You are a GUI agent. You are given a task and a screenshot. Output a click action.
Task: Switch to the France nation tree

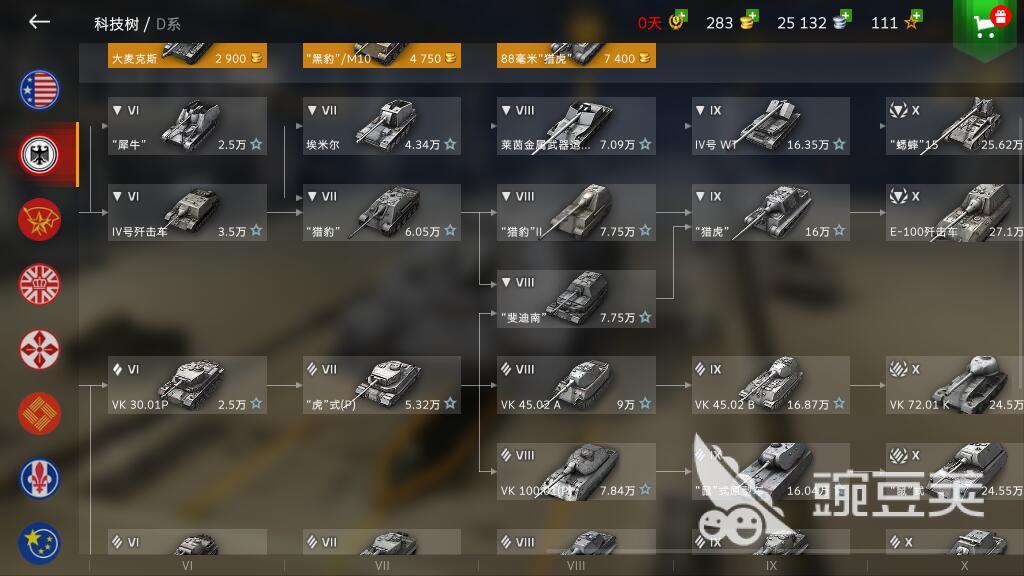(40, 479)
